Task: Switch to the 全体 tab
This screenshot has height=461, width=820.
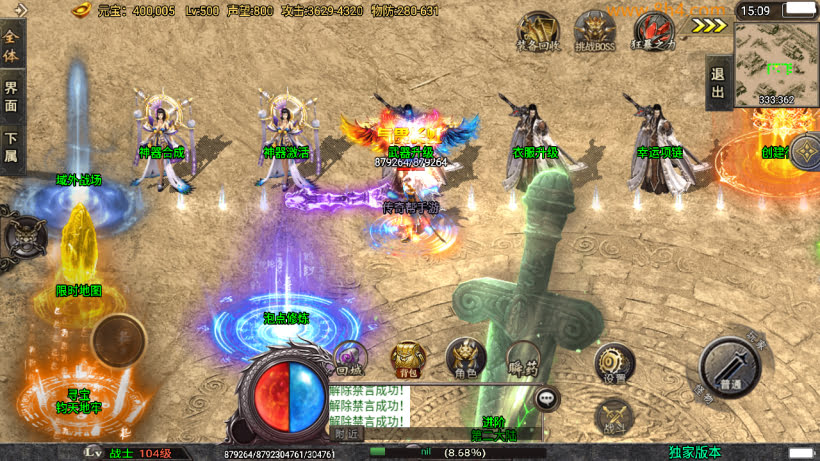Action: (11, 46)
